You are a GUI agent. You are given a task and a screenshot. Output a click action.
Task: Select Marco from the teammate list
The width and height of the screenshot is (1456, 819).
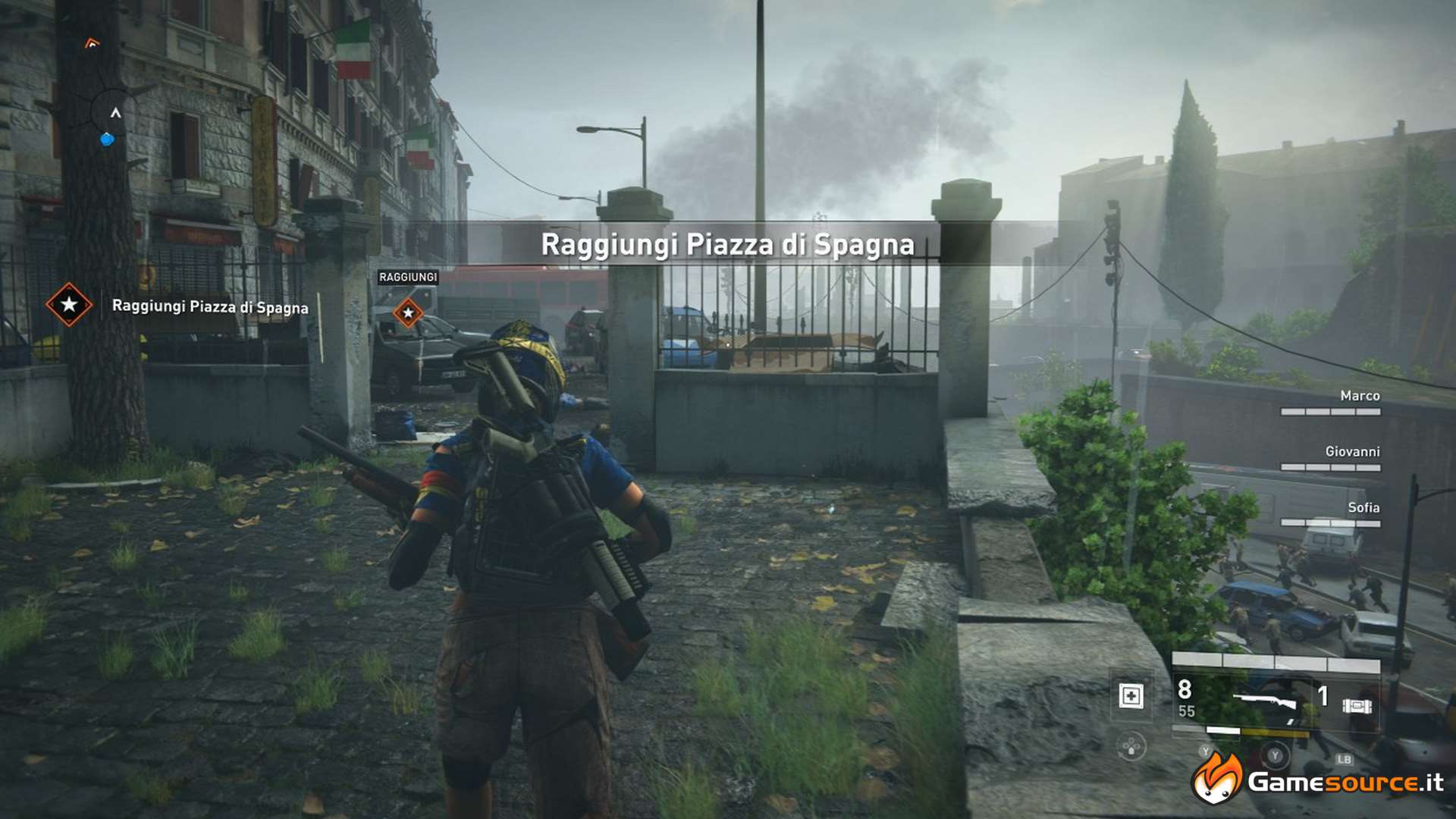coord(1361,395)
